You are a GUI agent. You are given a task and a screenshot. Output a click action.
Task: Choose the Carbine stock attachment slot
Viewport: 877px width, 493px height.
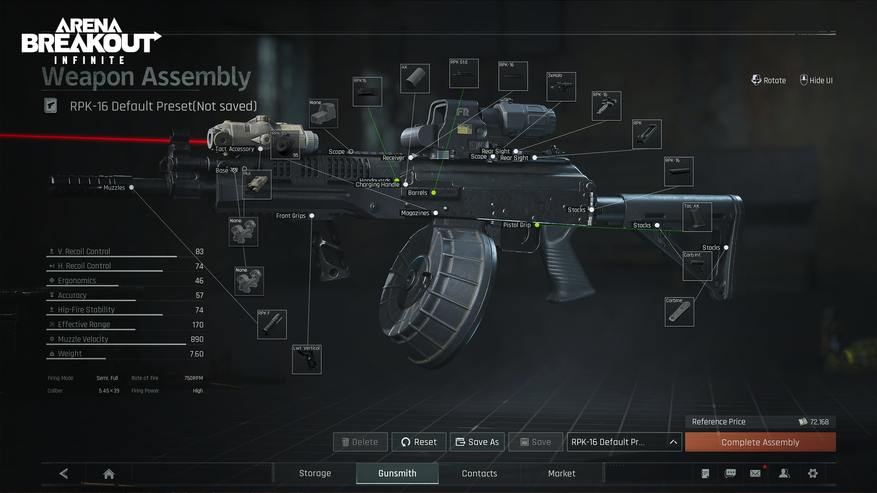coord(680,311)
